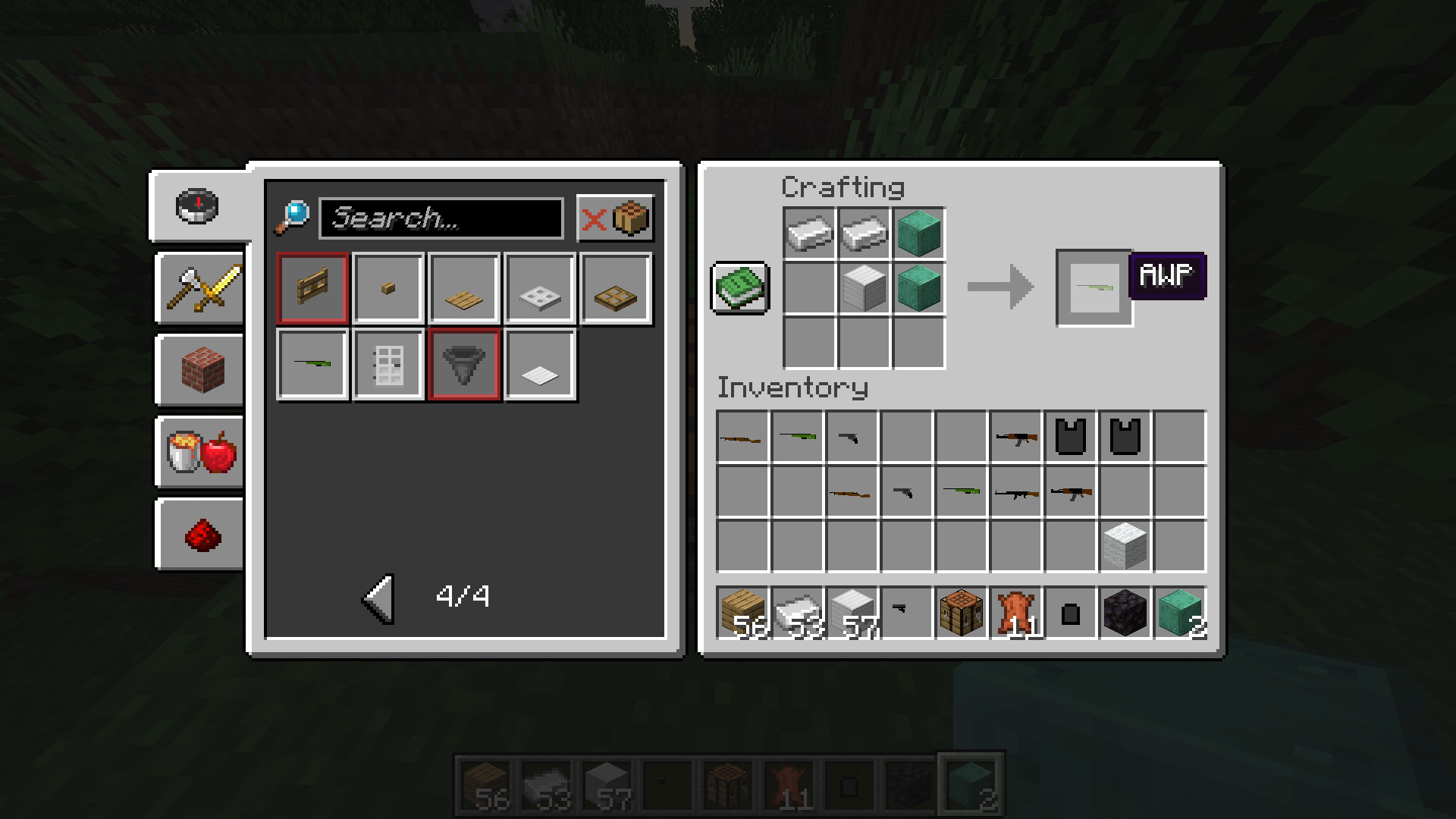This screenshot has width=1456, height=819.
Task: Toggle the craftable-only recipe filter
Action: [x=632, y=220]
